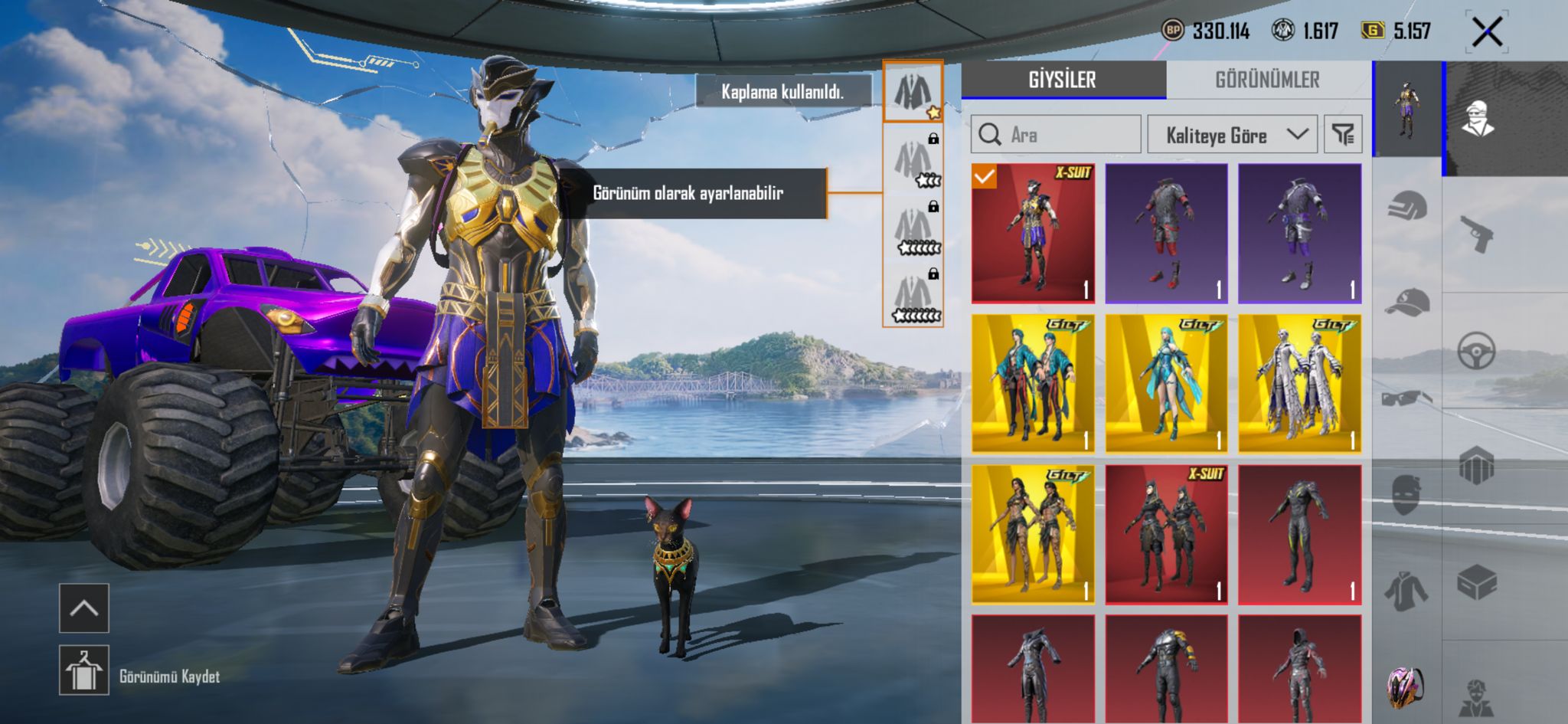Open the crate box category
1568x724 pixels.
[1476, 582]
